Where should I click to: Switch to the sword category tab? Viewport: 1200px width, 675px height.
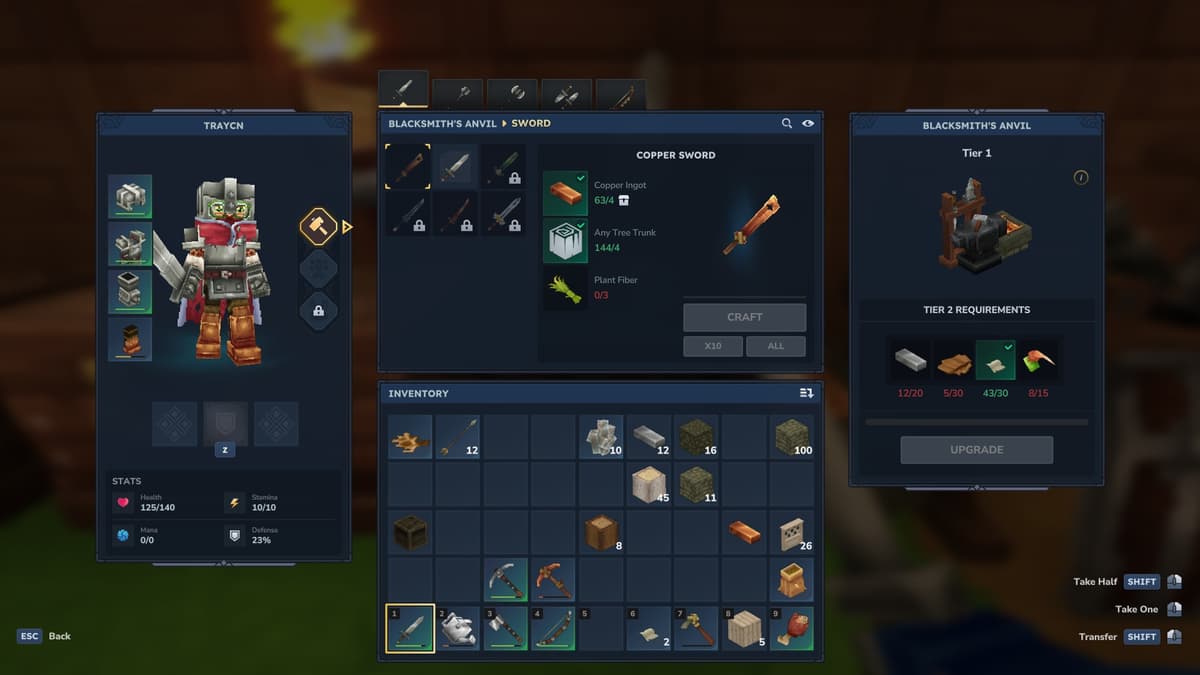click(x=403, y=91)
